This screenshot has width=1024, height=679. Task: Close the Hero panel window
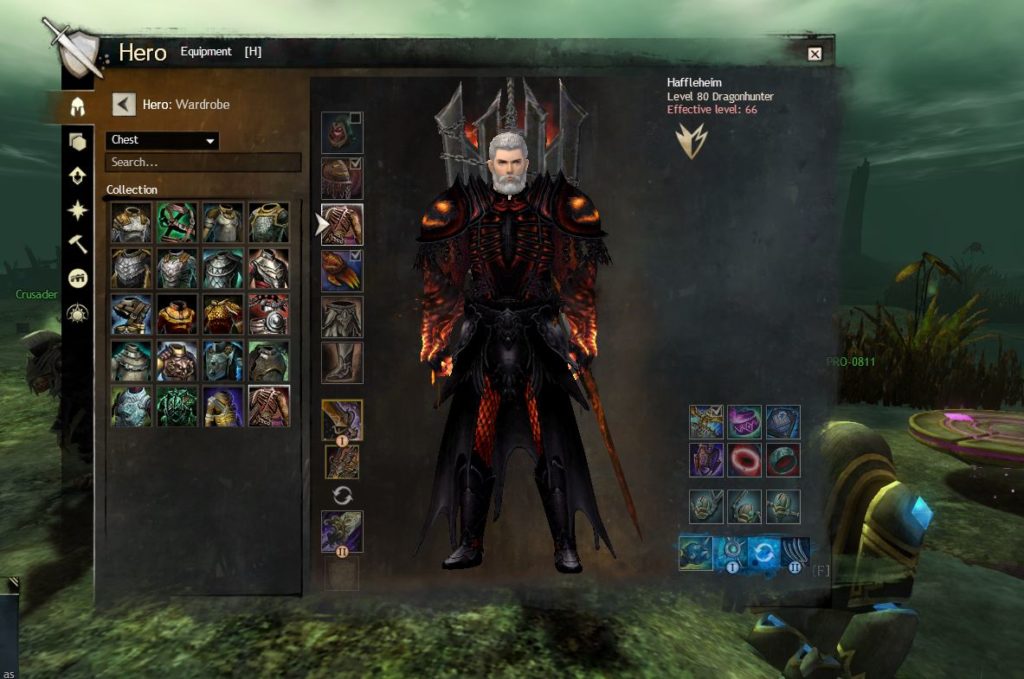(x=814, y=54)
